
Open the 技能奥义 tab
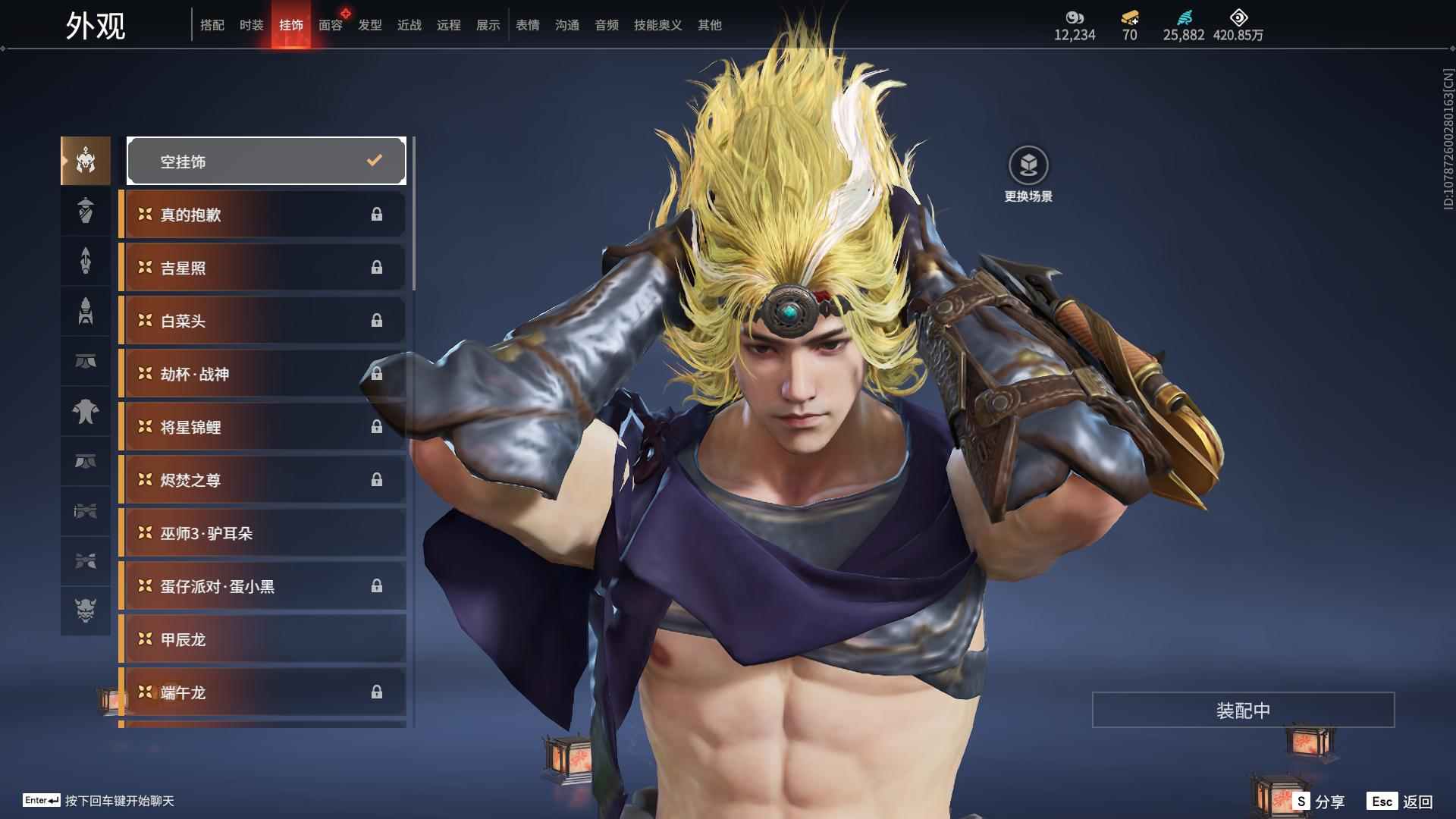(657, 25)
